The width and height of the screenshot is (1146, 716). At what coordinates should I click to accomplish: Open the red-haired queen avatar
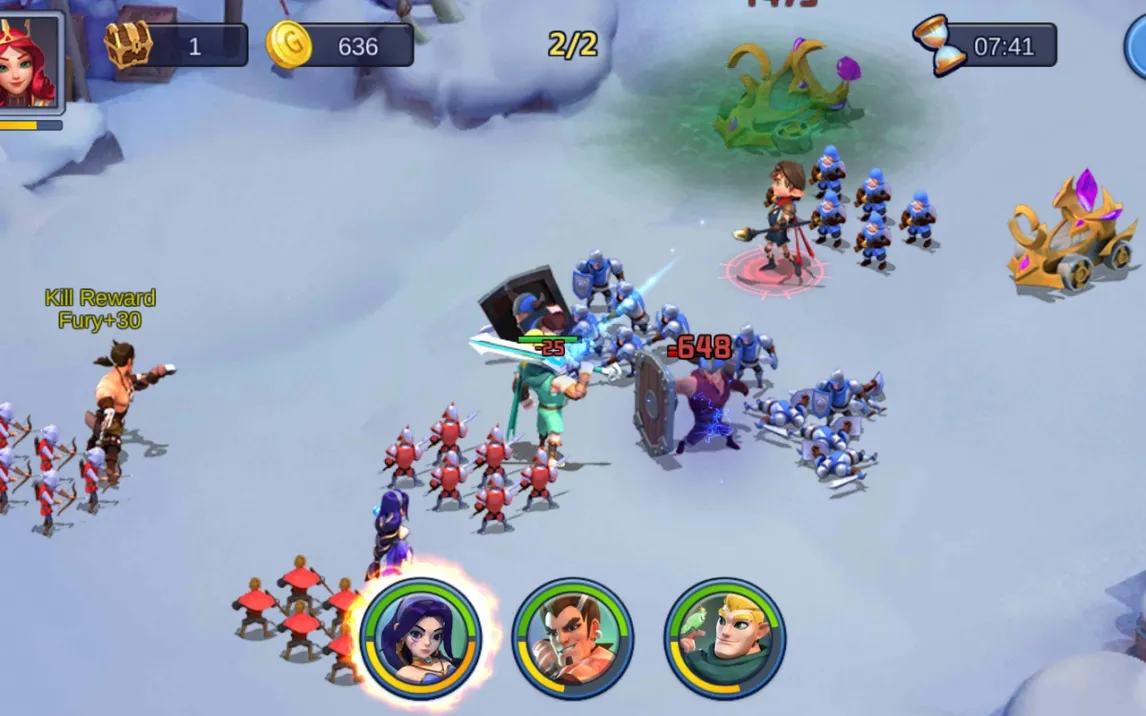click(x=29, y=62)
